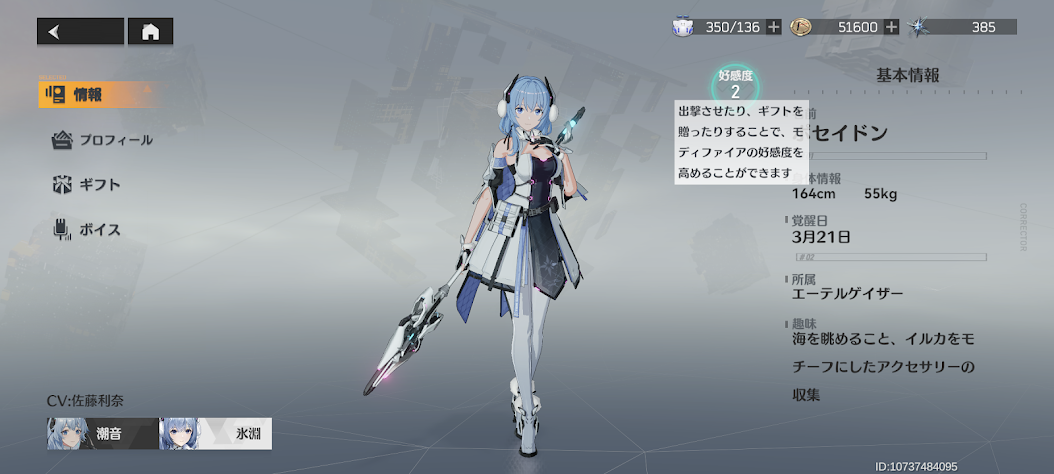Open the ボイス tab

click(87, 230)
